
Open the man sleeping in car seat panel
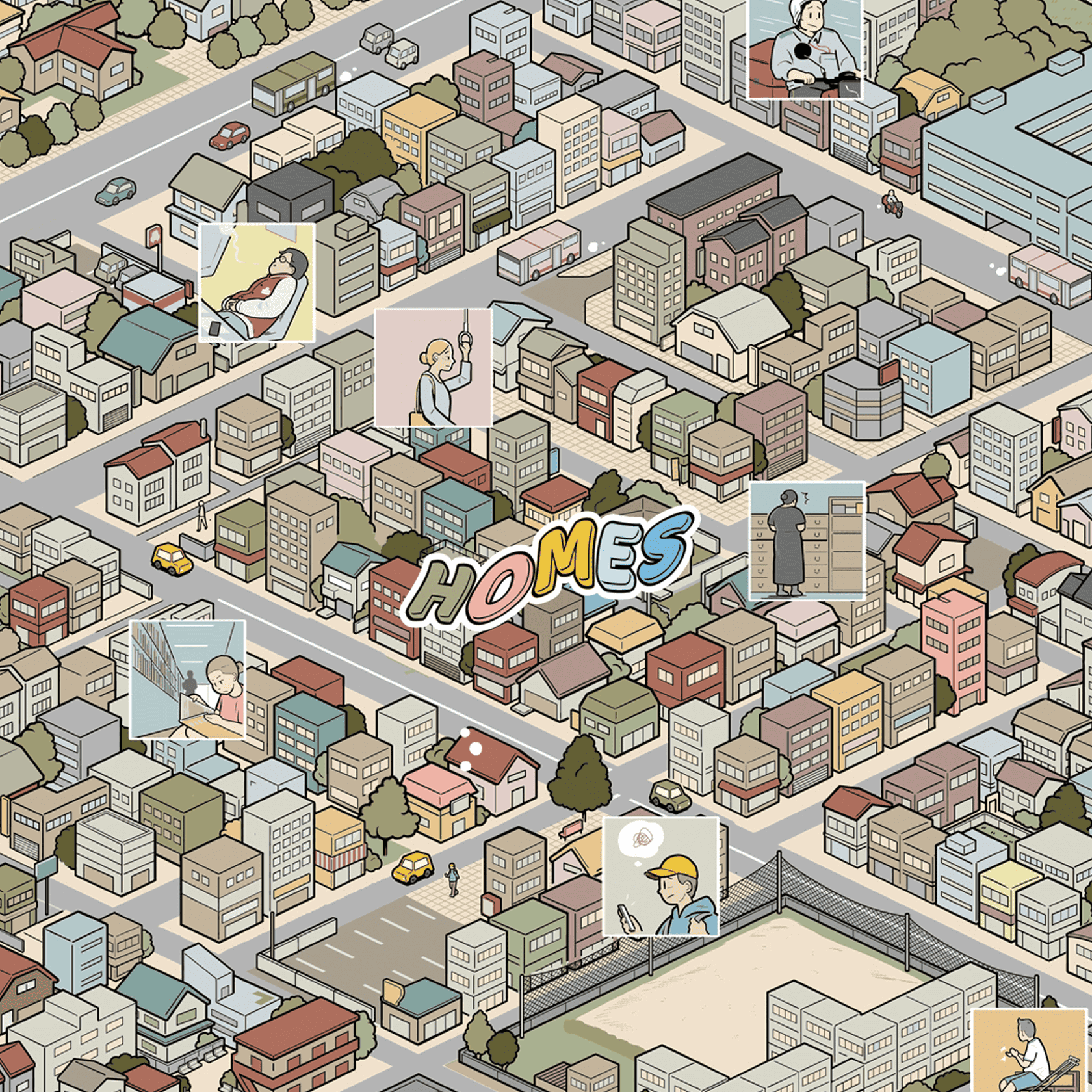(257, 283)
